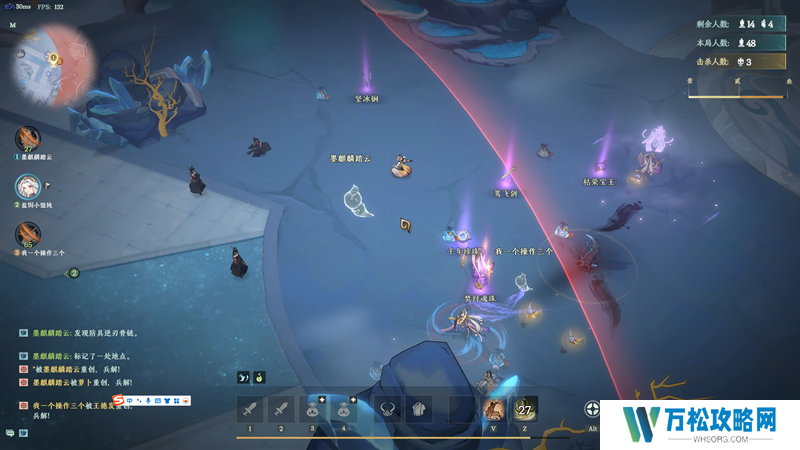The height and width of the screenshot is (450, 800).
Task: Select the body armor equipment slot
Action: [x=419, y=408]
